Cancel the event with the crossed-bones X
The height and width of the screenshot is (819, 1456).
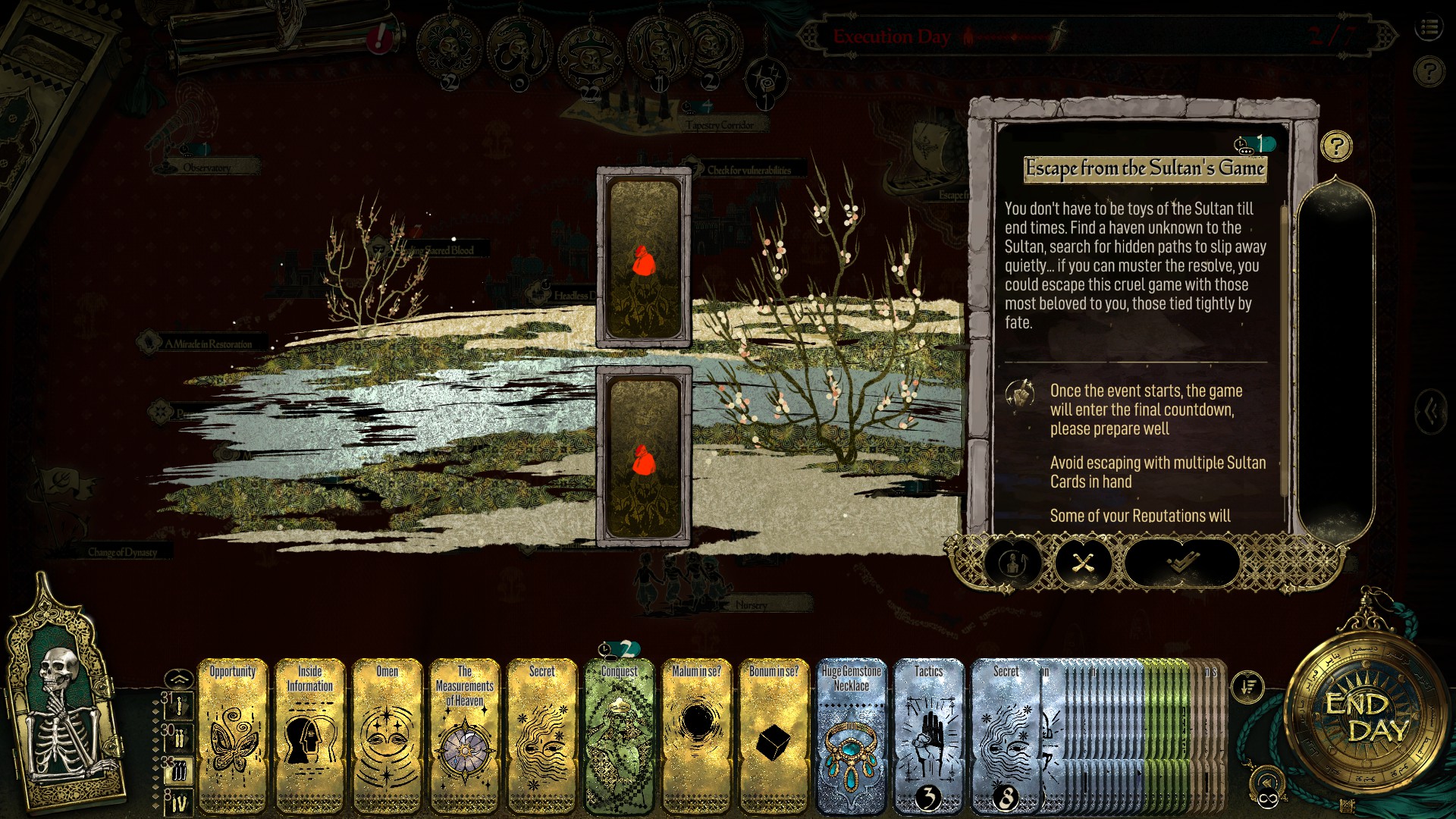pos(1083,562)
